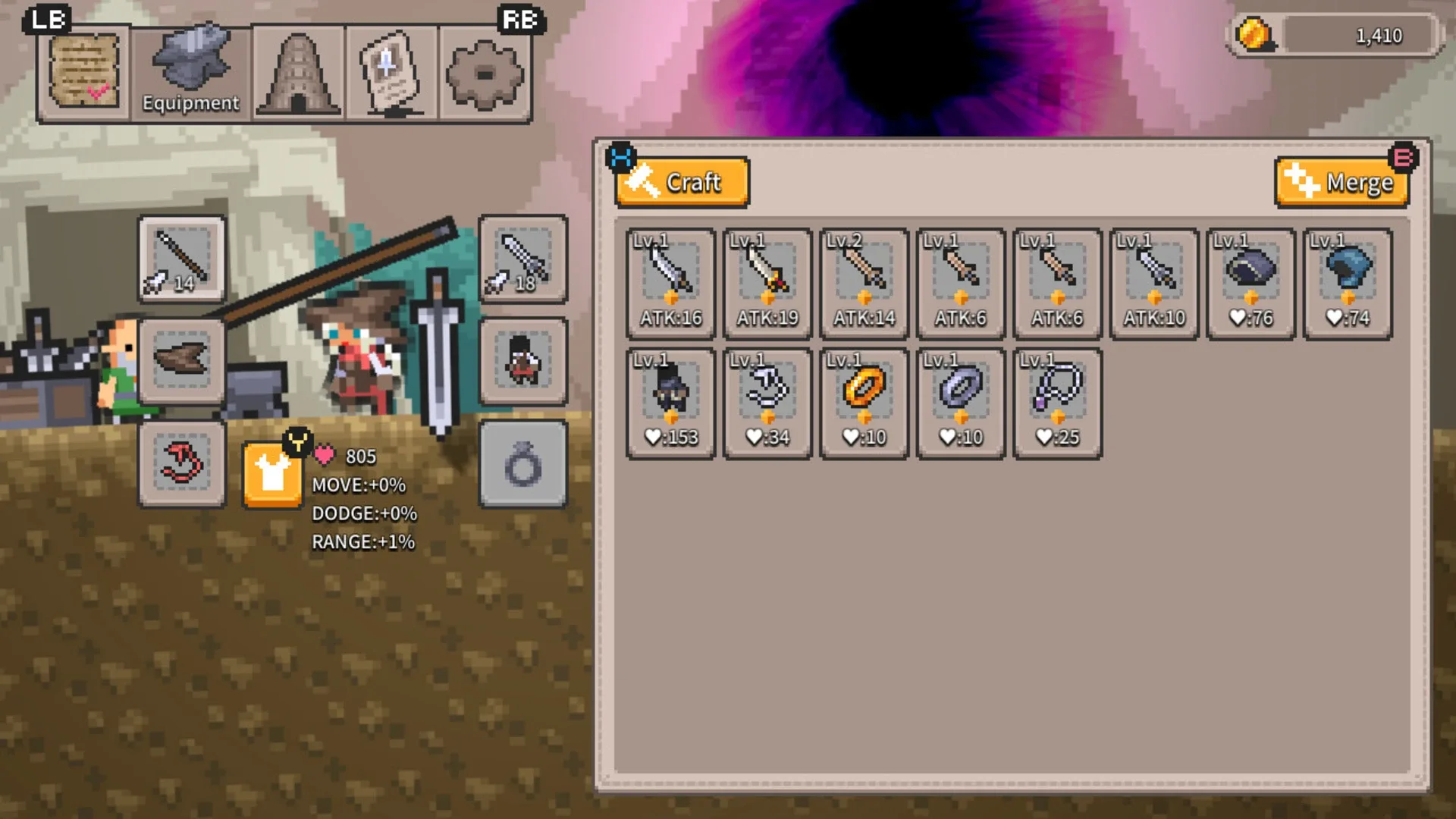The image size is (1456, 819).
Task: Select the equipped whip slot
Action: point(181,463)
